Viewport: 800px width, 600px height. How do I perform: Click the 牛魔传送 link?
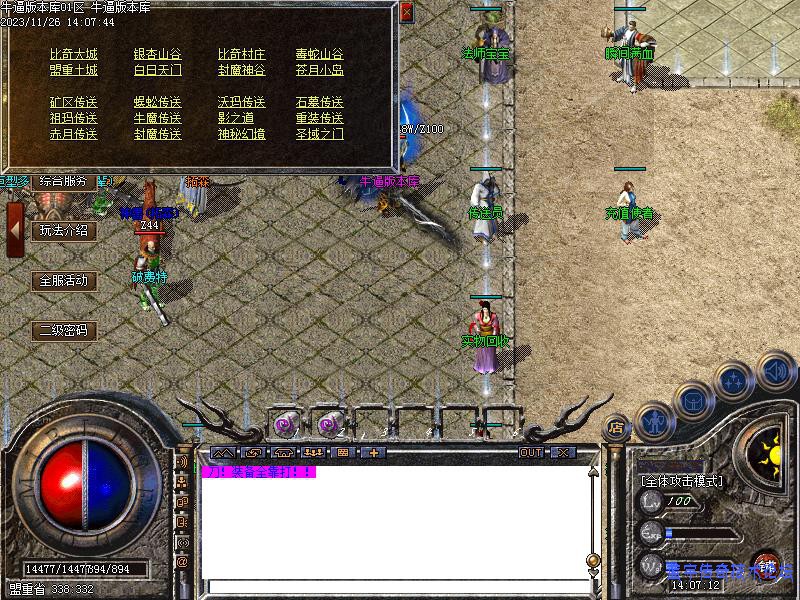coord(158,118)
